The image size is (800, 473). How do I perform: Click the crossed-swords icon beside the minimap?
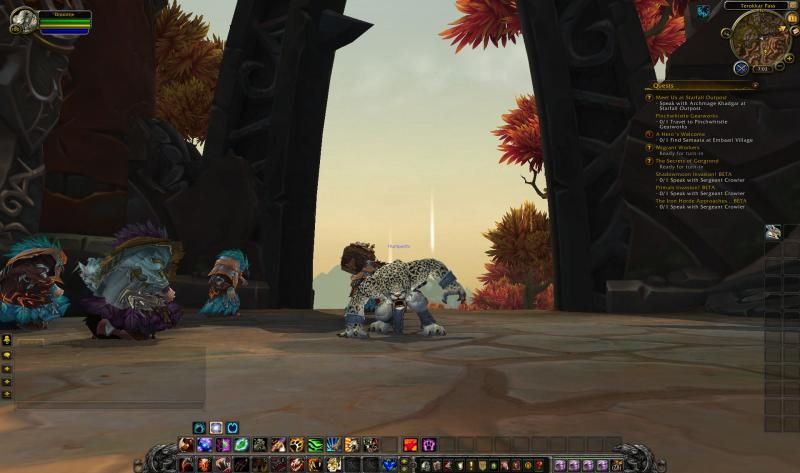(741, 68)
